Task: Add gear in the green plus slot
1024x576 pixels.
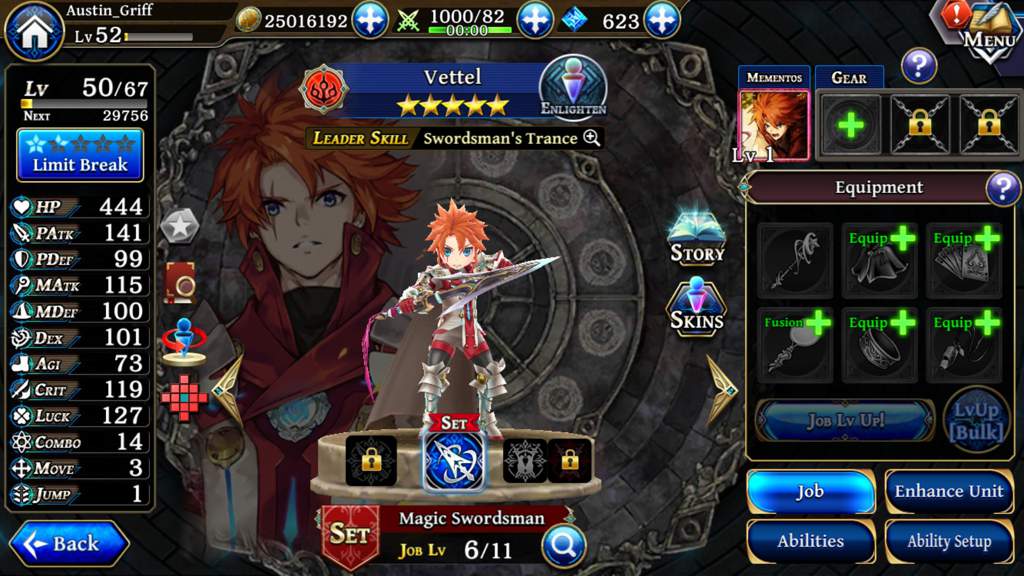Action: (x=851, y=125)
